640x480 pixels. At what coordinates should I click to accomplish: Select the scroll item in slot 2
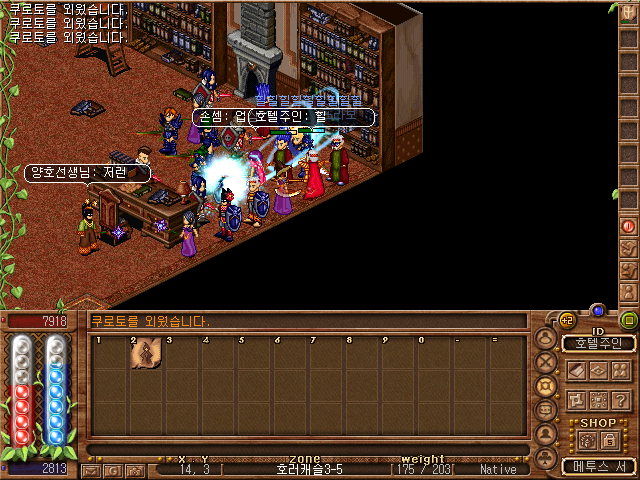point(146,355)
